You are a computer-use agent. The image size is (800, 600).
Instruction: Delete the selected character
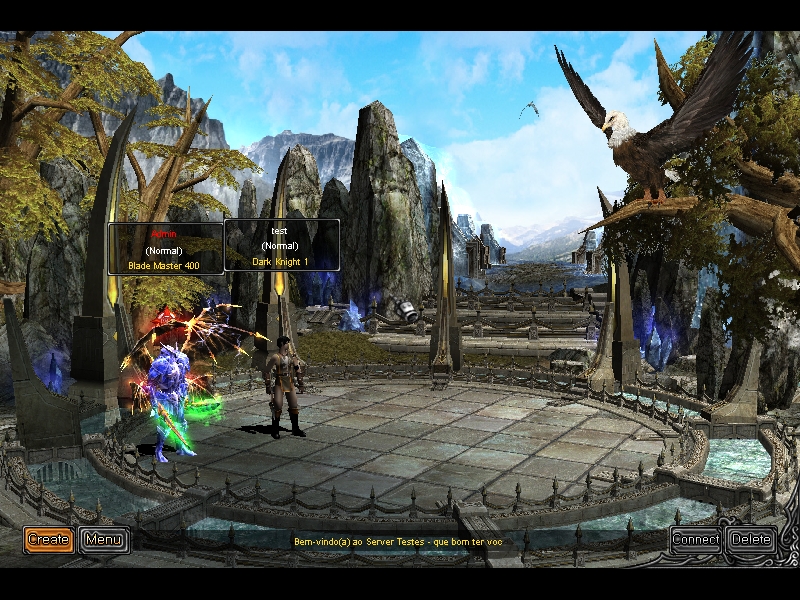pos(750,540)
